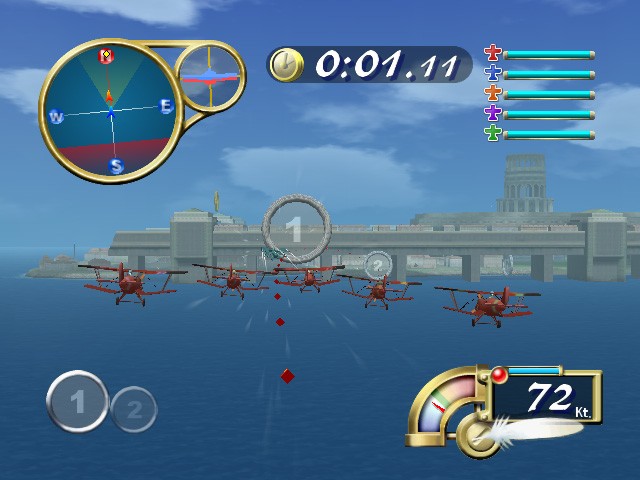This screenshot has height=480, width=640.
Task: Click the faded ring 2 counter badge
Action: tap(134, 408)
